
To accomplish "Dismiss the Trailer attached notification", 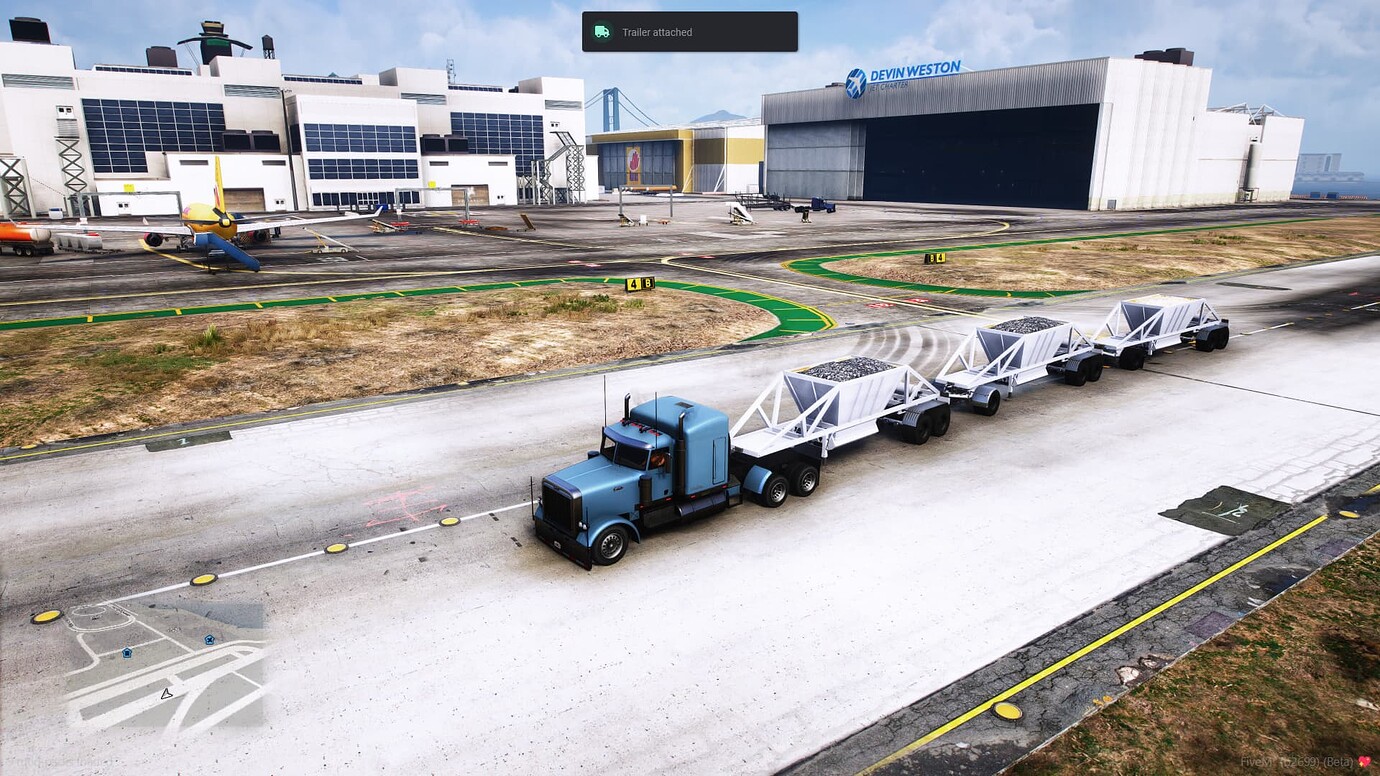I will (x=689, y=31).
